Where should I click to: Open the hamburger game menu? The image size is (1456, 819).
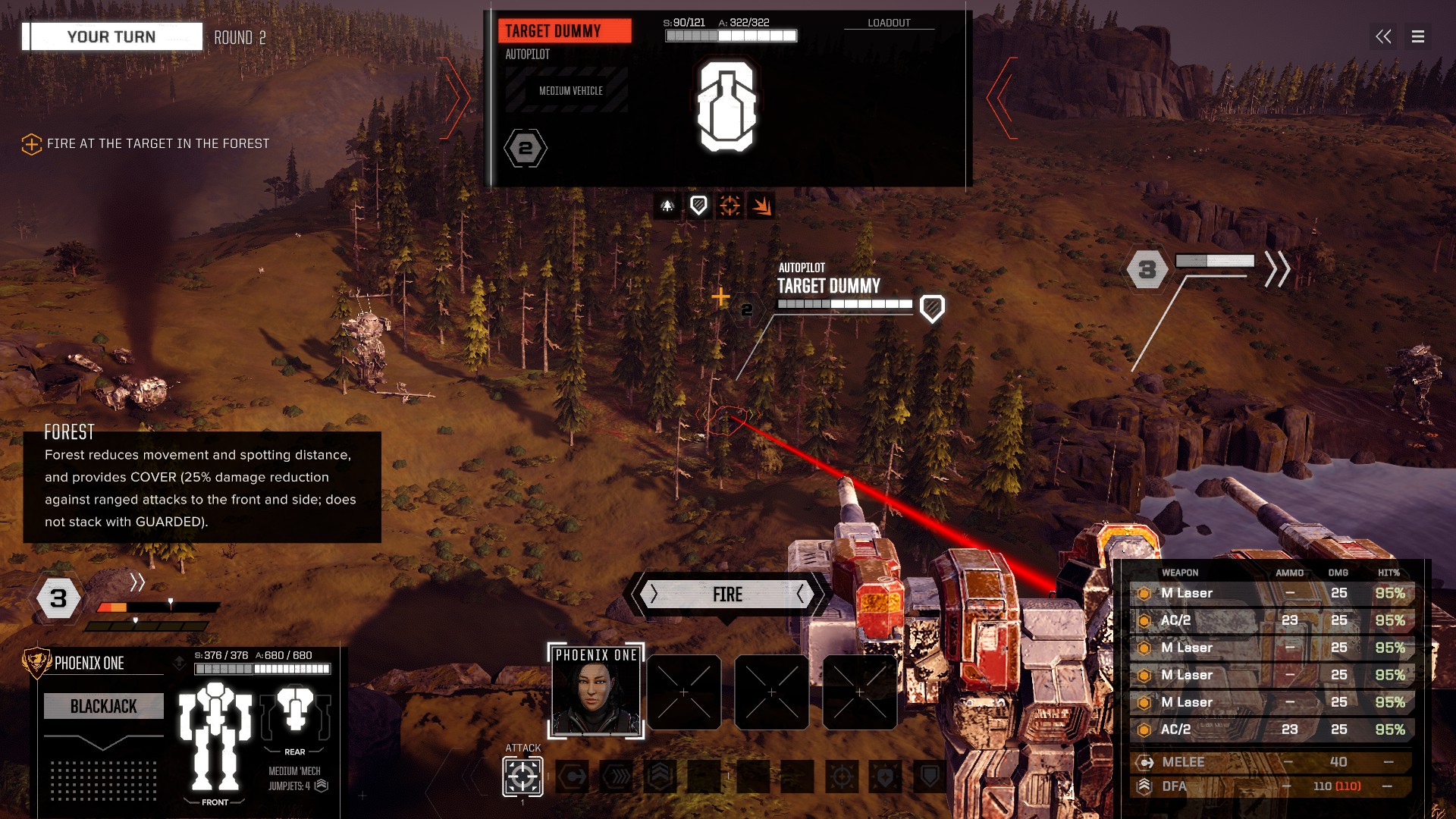coord(1418,36)
